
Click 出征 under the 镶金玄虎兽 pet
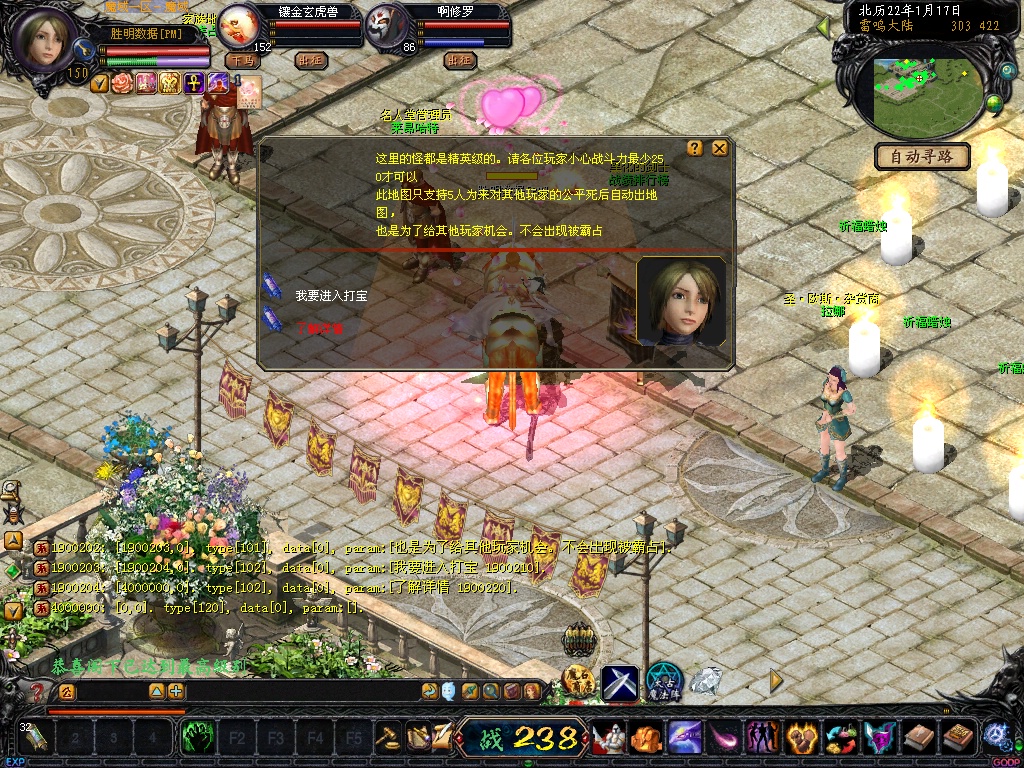pos(312,60)
